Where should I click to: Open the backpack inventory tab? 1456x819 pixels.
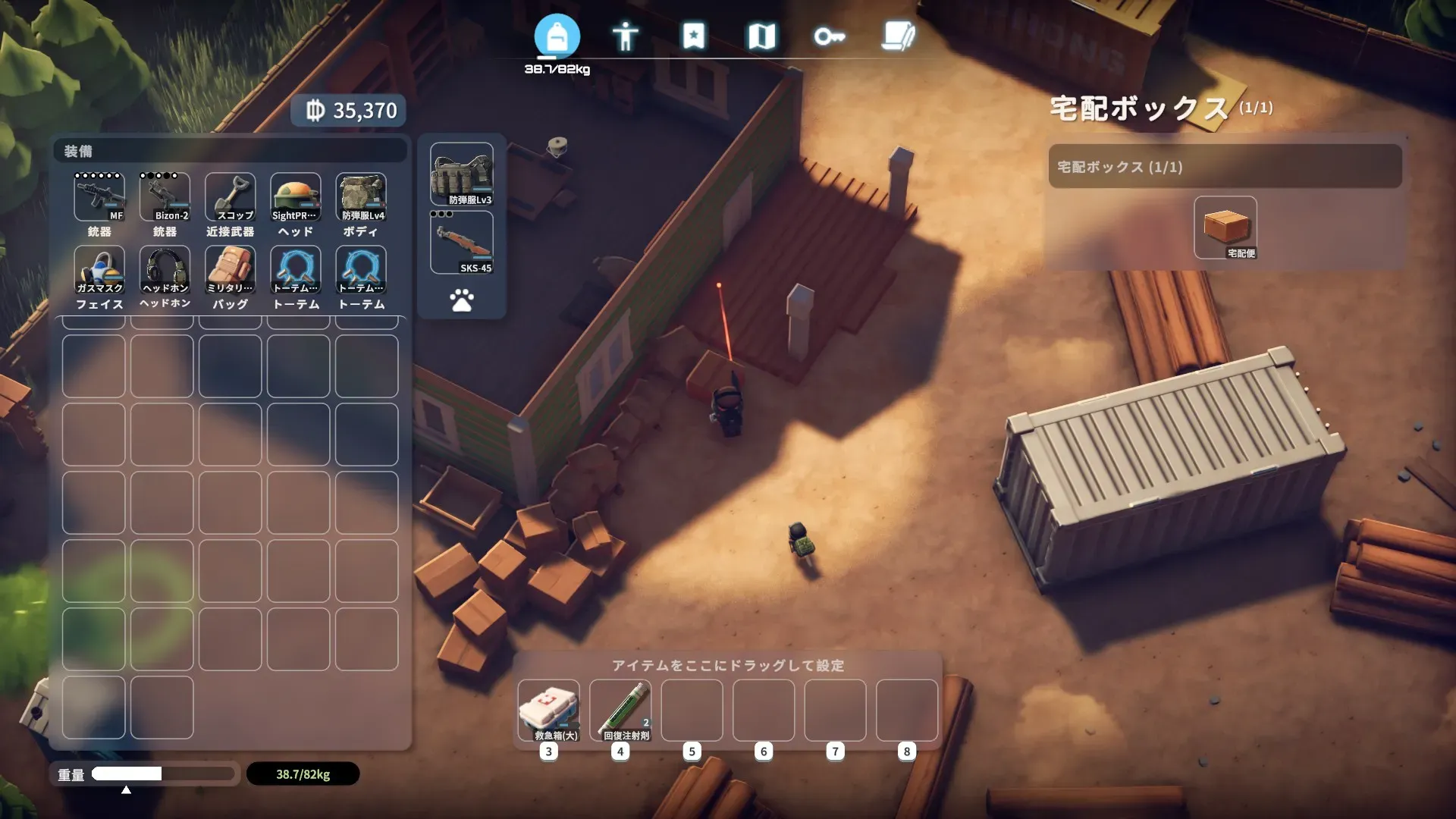coord(557,36)
